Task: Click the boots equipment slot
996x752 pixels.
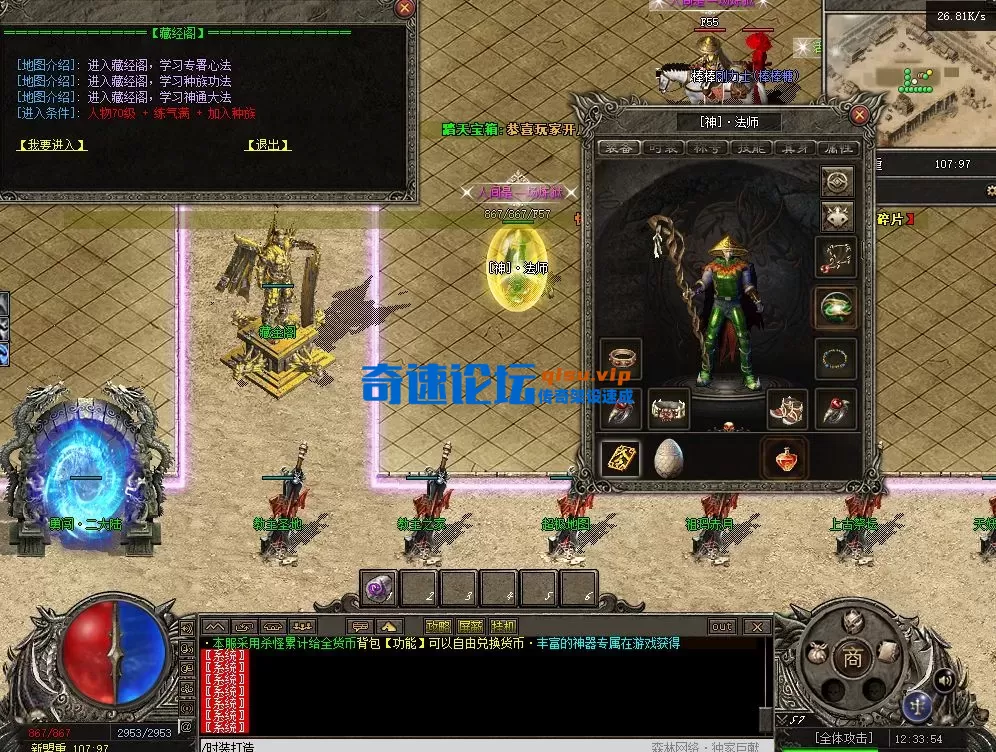Action: point(788,409)
